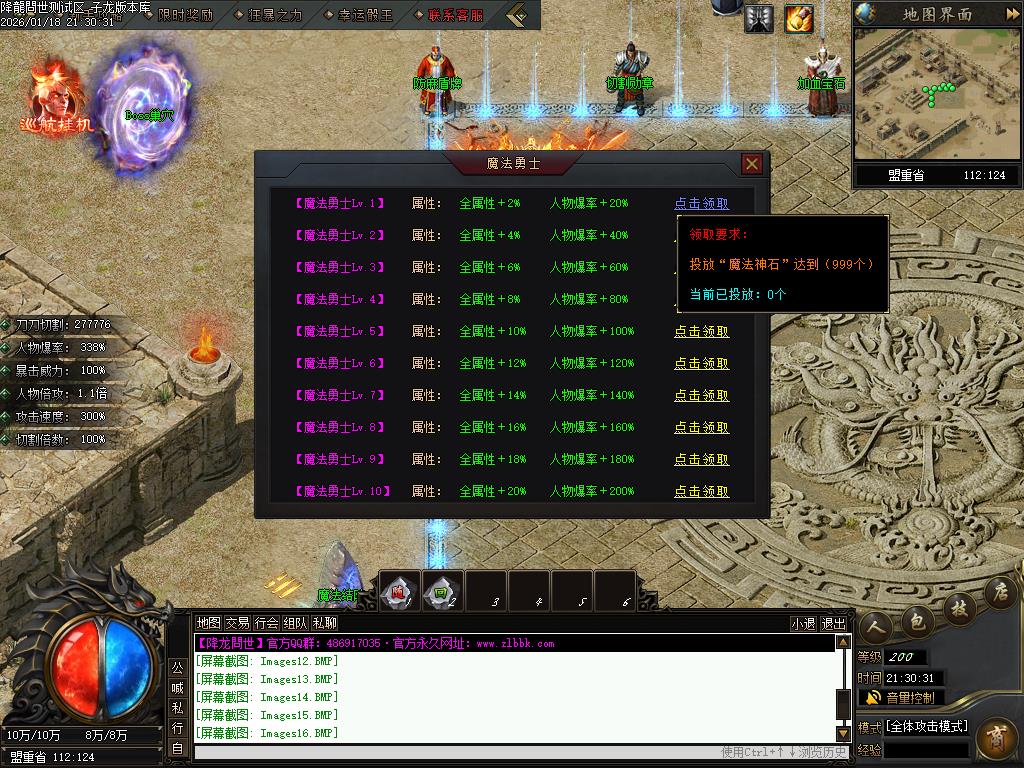This screenshot has height=768, width=1024.
Task: Claim the 魔法勇士 Lv.5 reward link
Action: (x=701, y=331)
